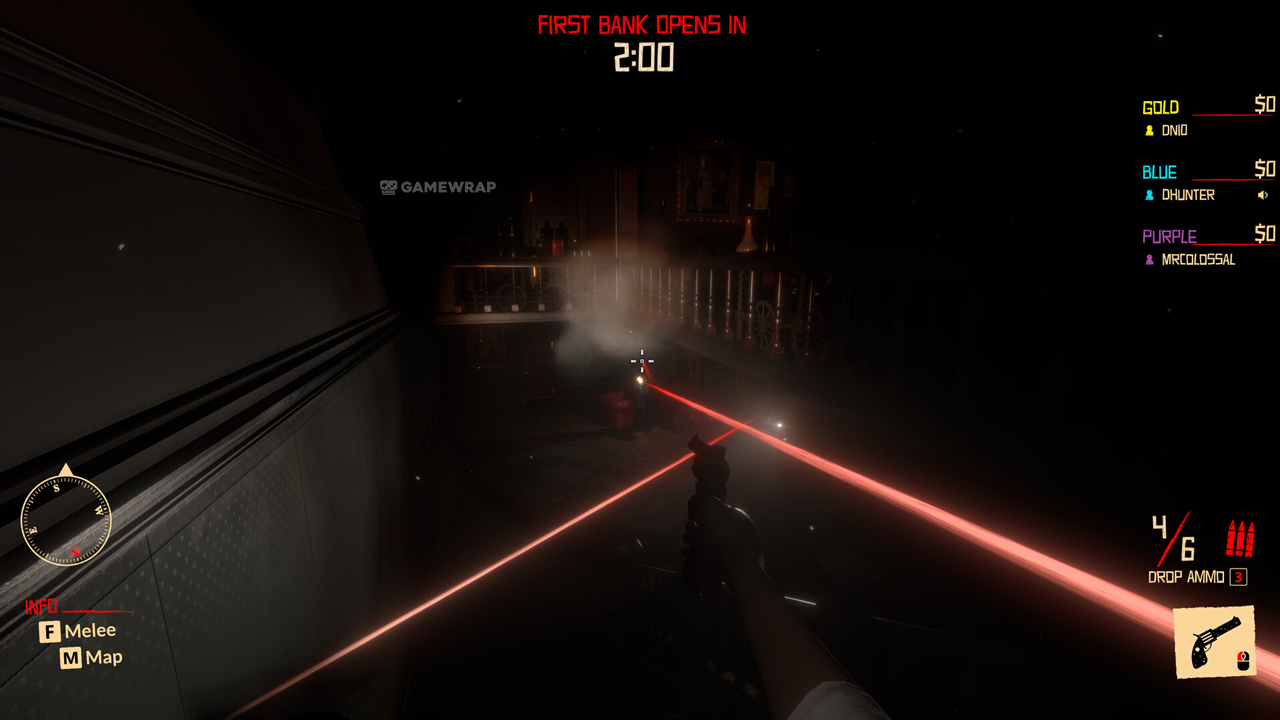This screenshot has width=1280, height=720.
Task: Toggle the speaker icon beside DHUNTER
Action: [x=1264, y=195]
